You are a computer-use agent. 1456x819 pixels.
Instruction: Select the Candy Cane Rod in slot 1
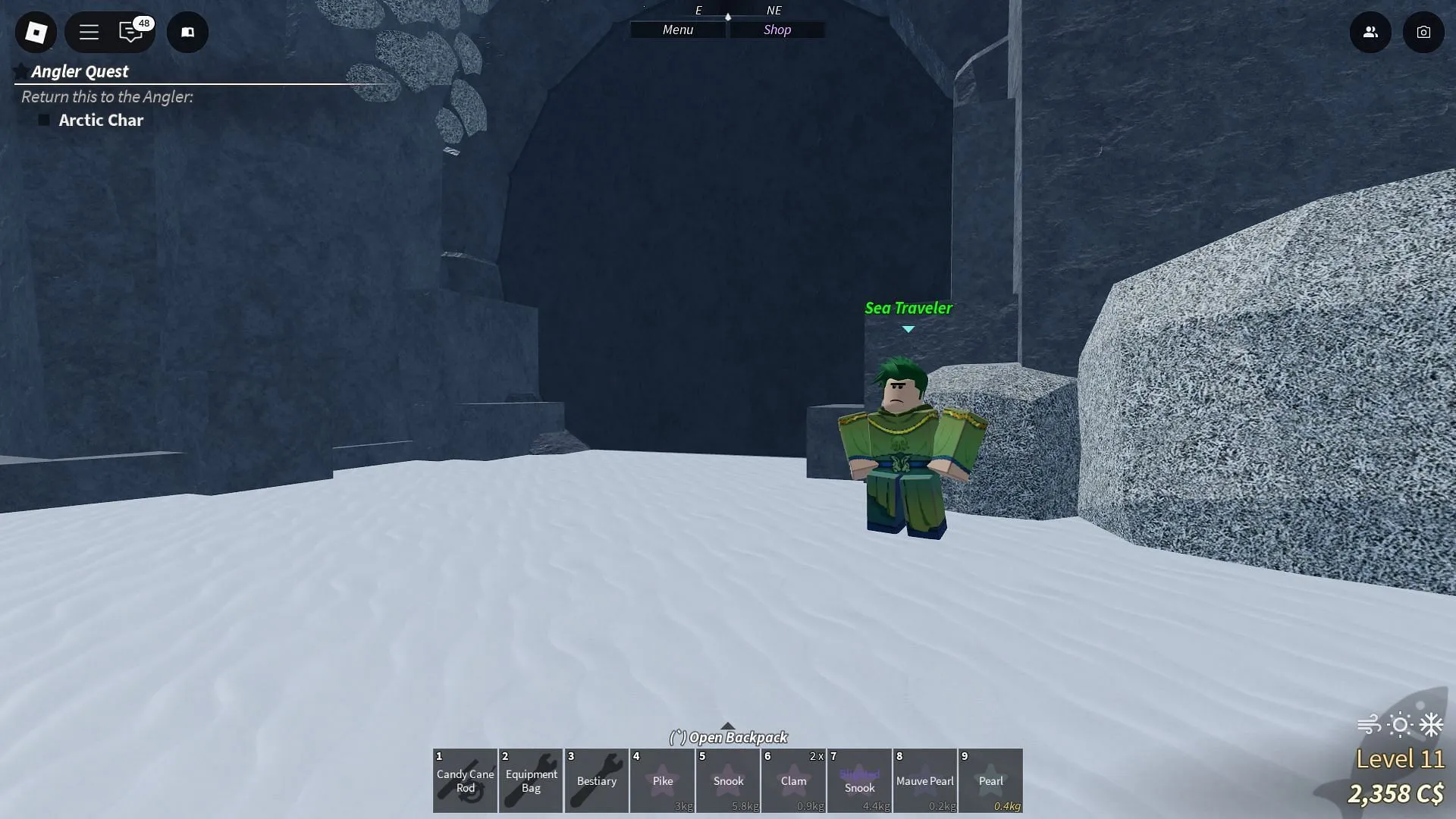click(465, 780)
